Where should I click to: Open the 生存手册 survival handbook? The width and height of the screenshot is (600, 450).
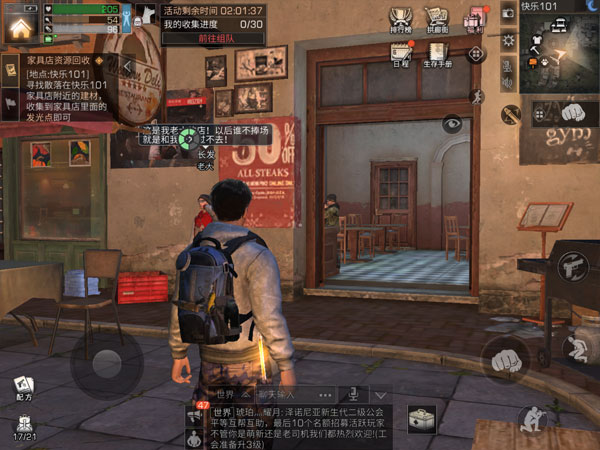pos(437,53)
